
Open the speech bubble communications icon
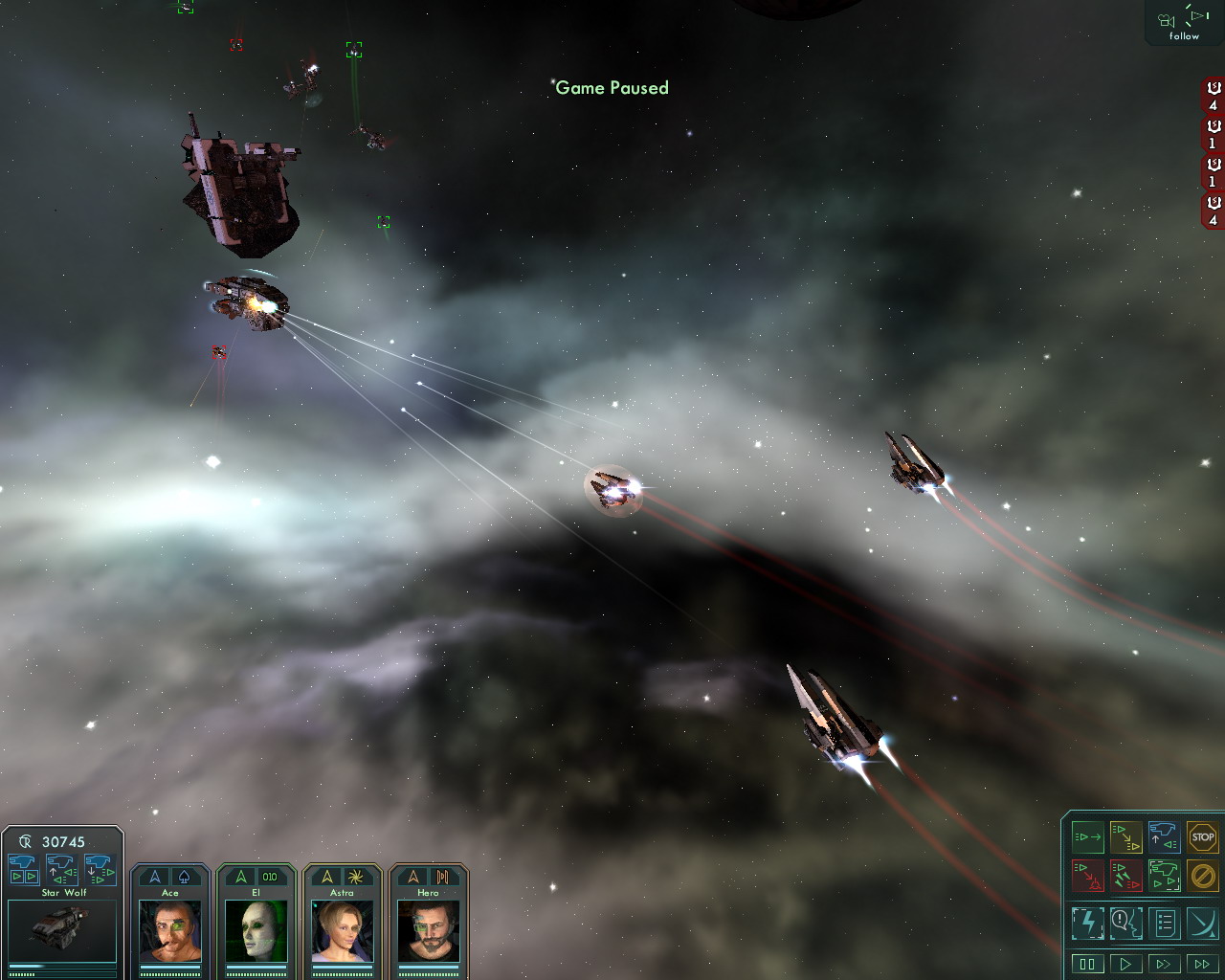pyautogui.click(x=1126, y=924)
